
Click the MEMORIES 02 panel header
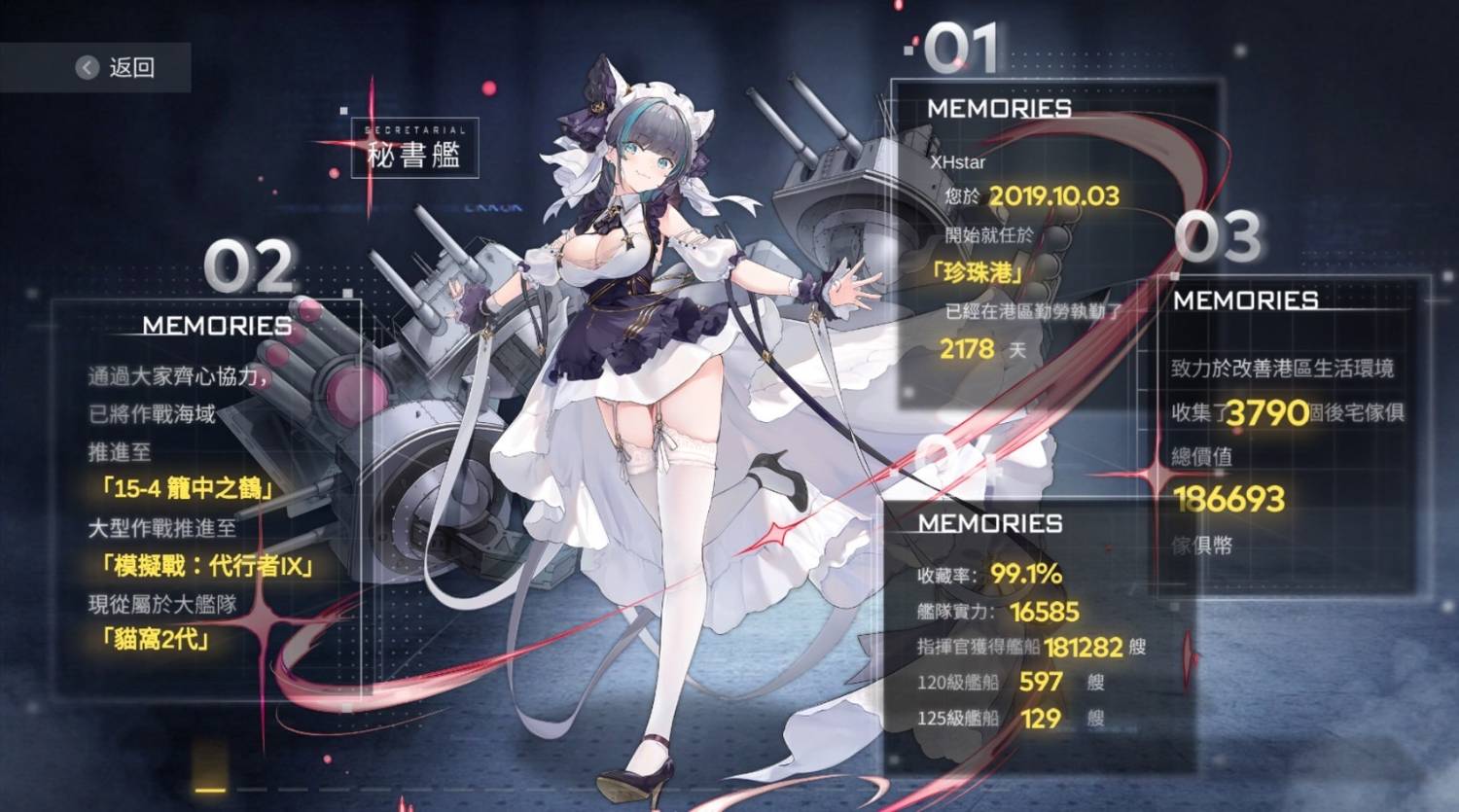pos(216,326)
